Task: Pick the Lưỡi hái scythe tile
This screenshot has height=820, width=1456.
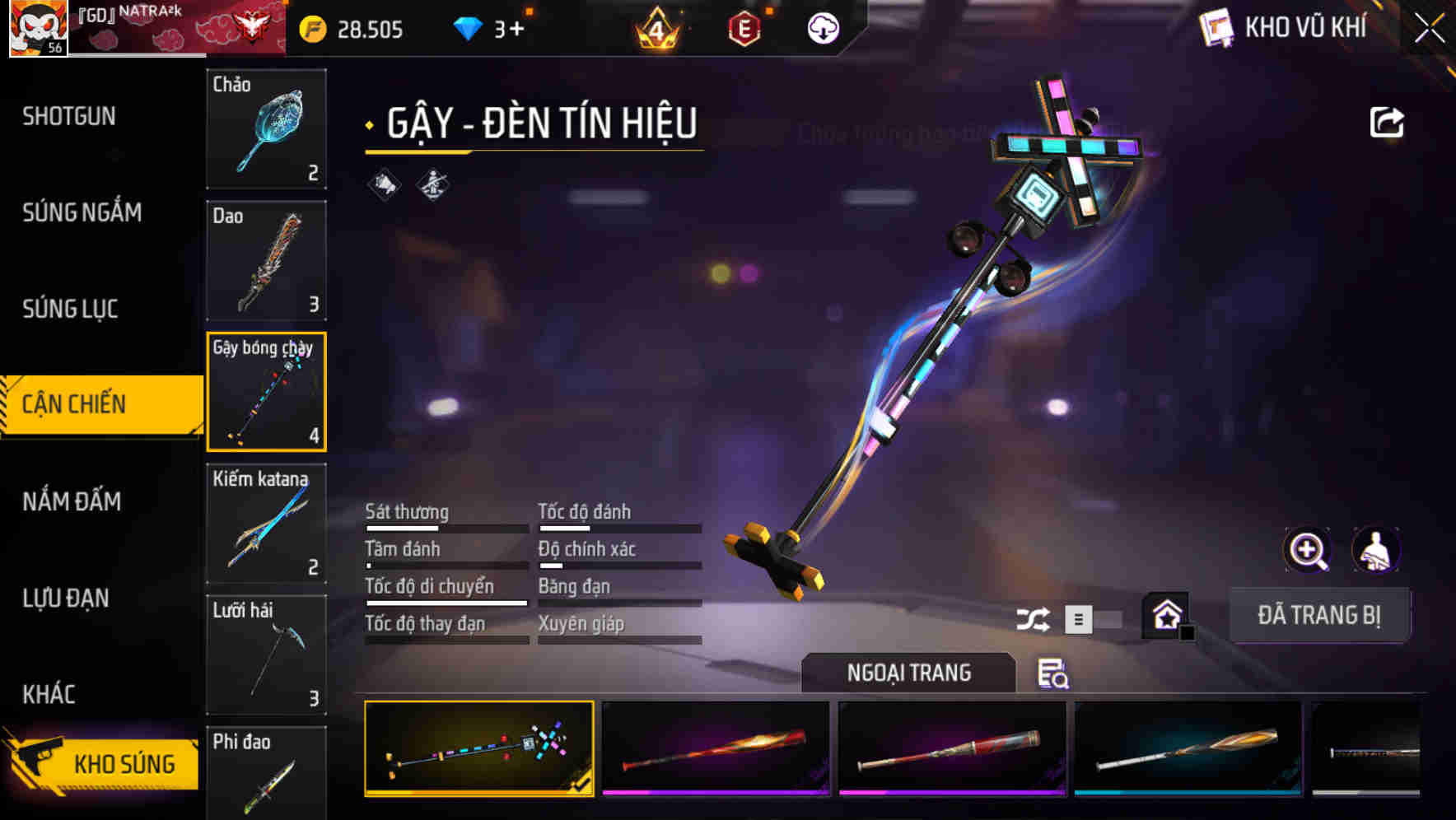Action: tap(266, 655)
